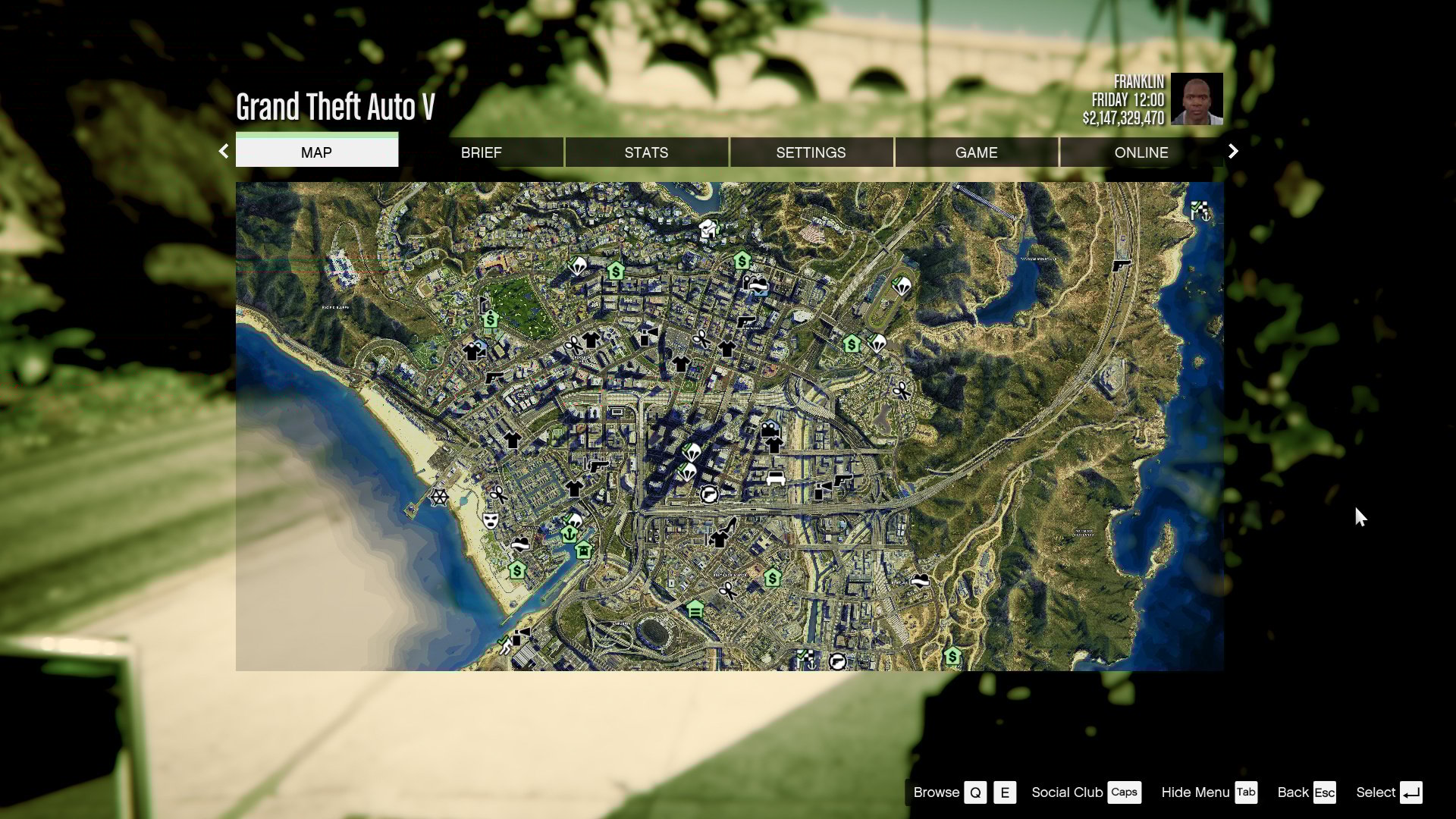Go to the SETTINGS tab

811,152
